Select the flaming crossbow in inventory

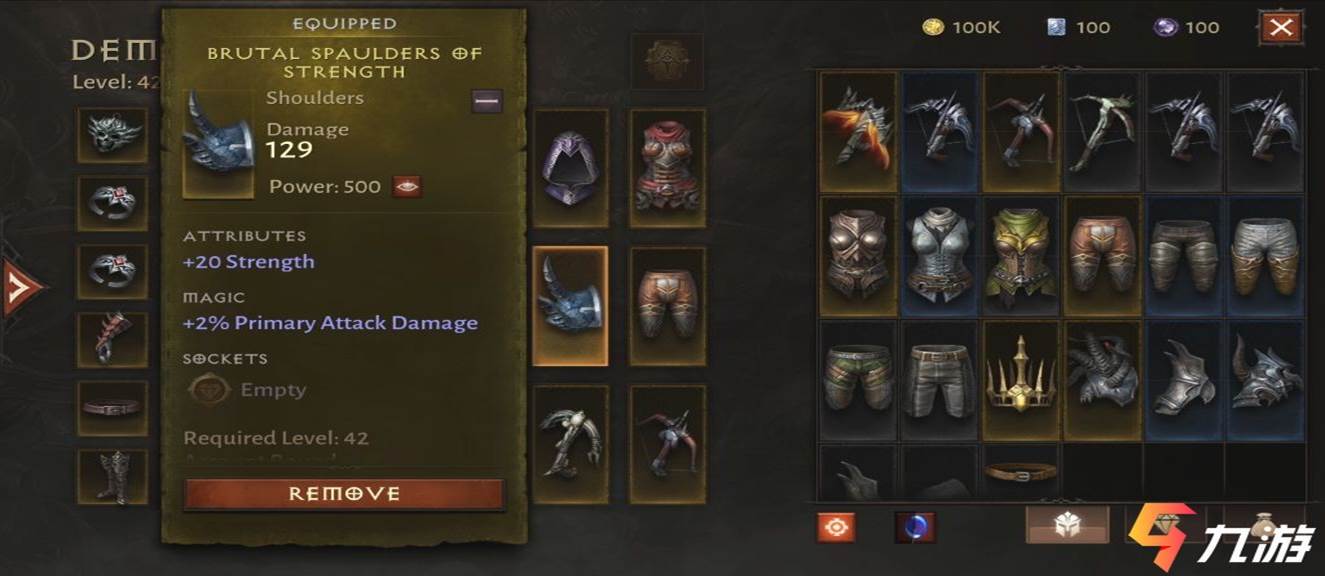point(858,132)
